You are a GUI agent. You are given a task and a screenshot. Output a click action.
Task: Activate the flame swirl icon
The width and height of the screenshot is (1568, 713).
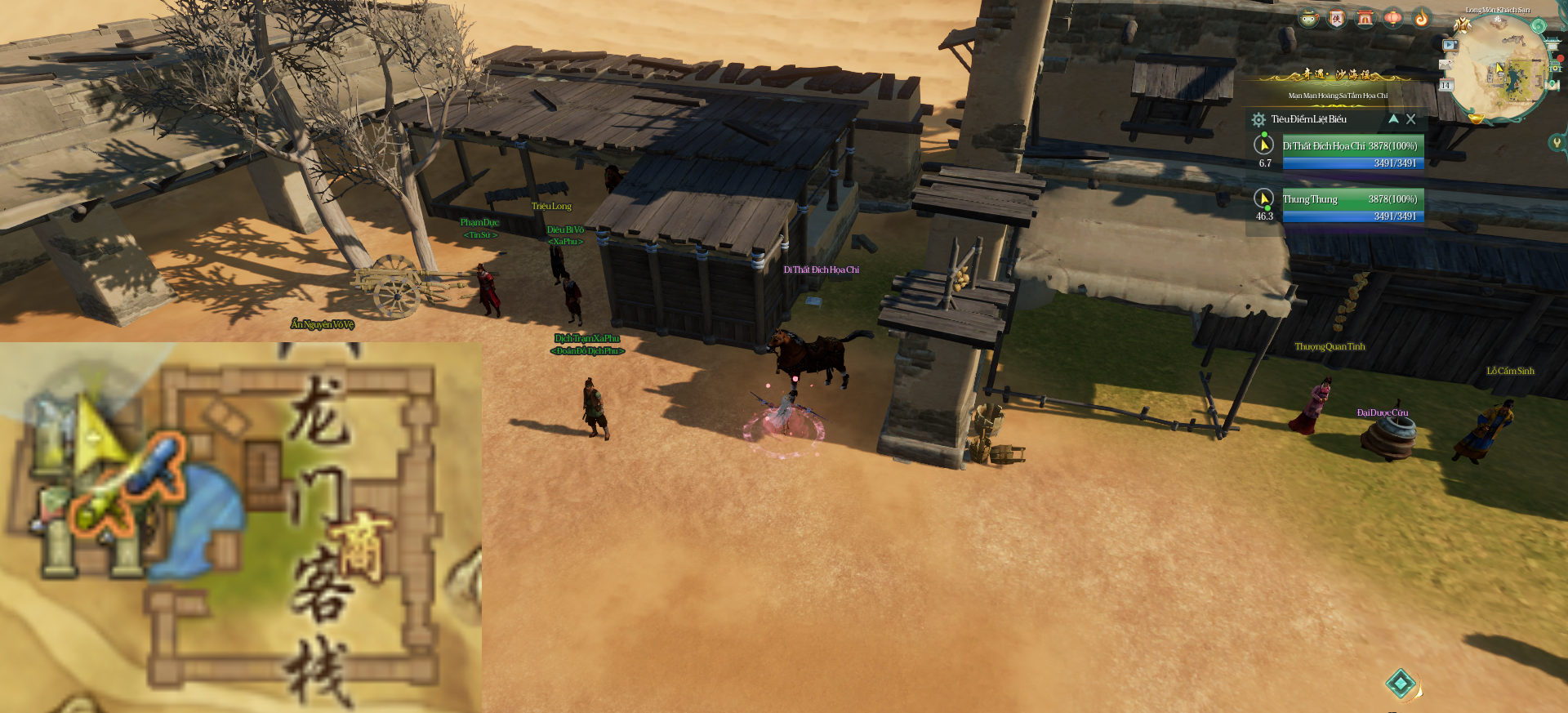pyautogui.click(x=1422, y=18)
